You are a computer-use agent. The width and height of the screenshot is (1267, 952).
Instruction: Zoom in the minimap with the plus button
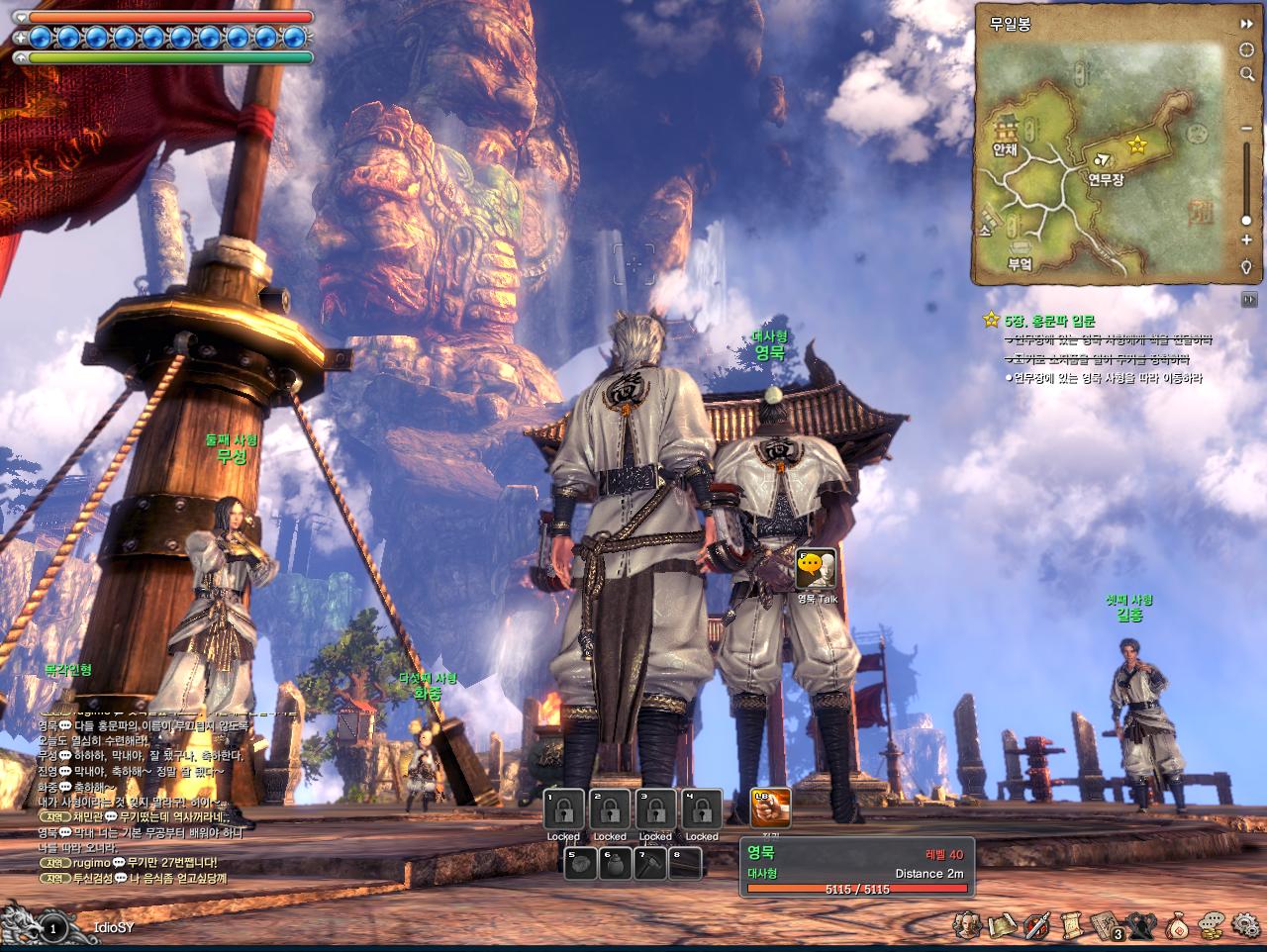pos(1246,240)
